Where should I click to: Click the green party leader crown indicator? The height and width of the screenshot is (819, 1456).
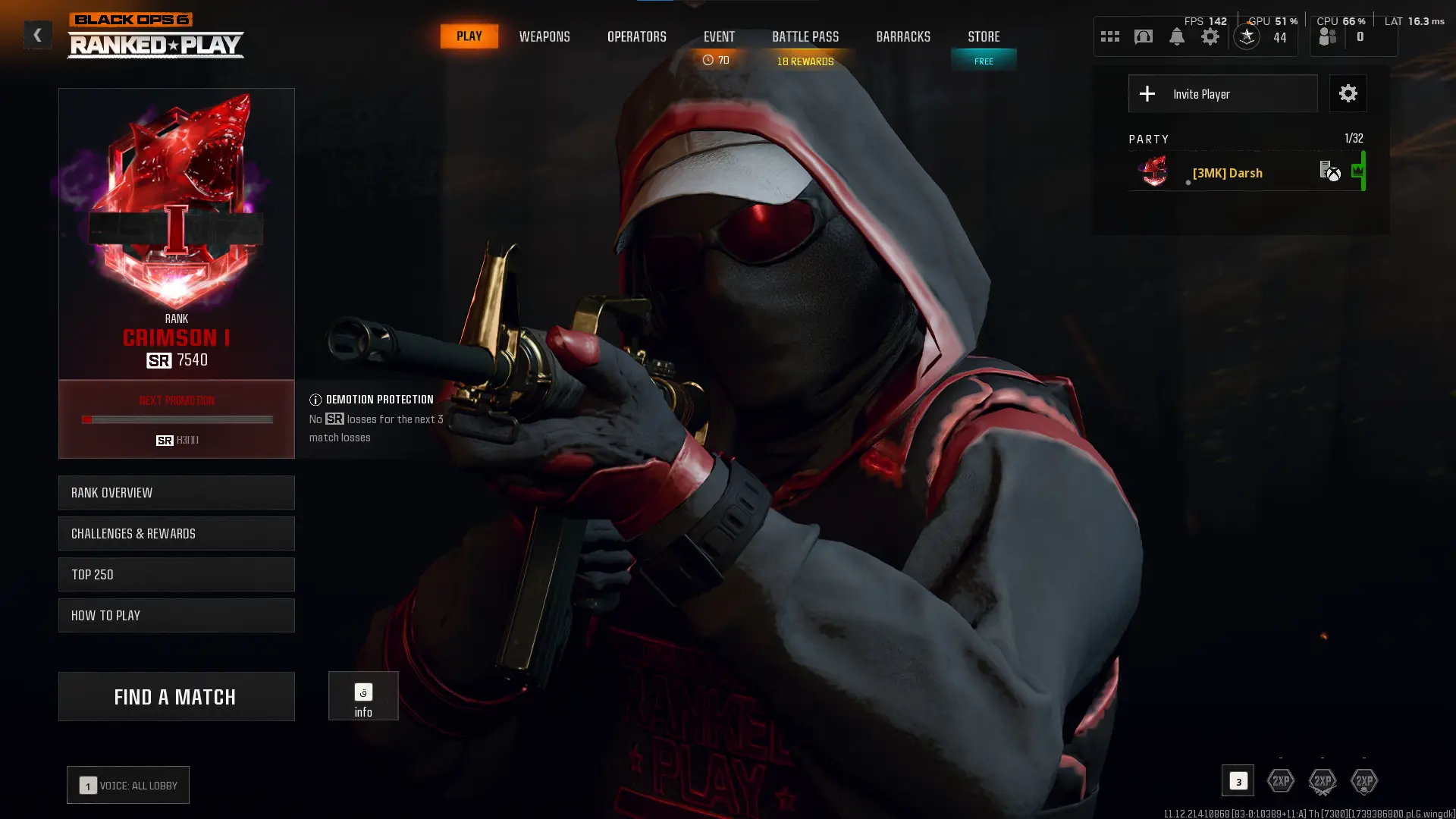[x=1360, y=171]
